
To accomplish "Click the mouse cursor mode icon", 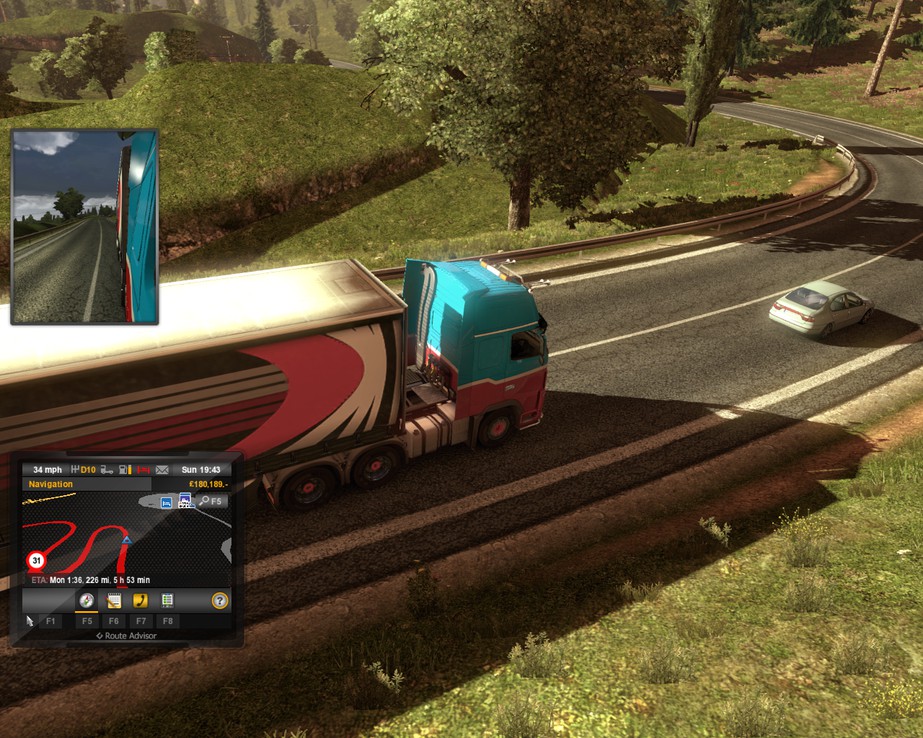I will coord(30,621).
